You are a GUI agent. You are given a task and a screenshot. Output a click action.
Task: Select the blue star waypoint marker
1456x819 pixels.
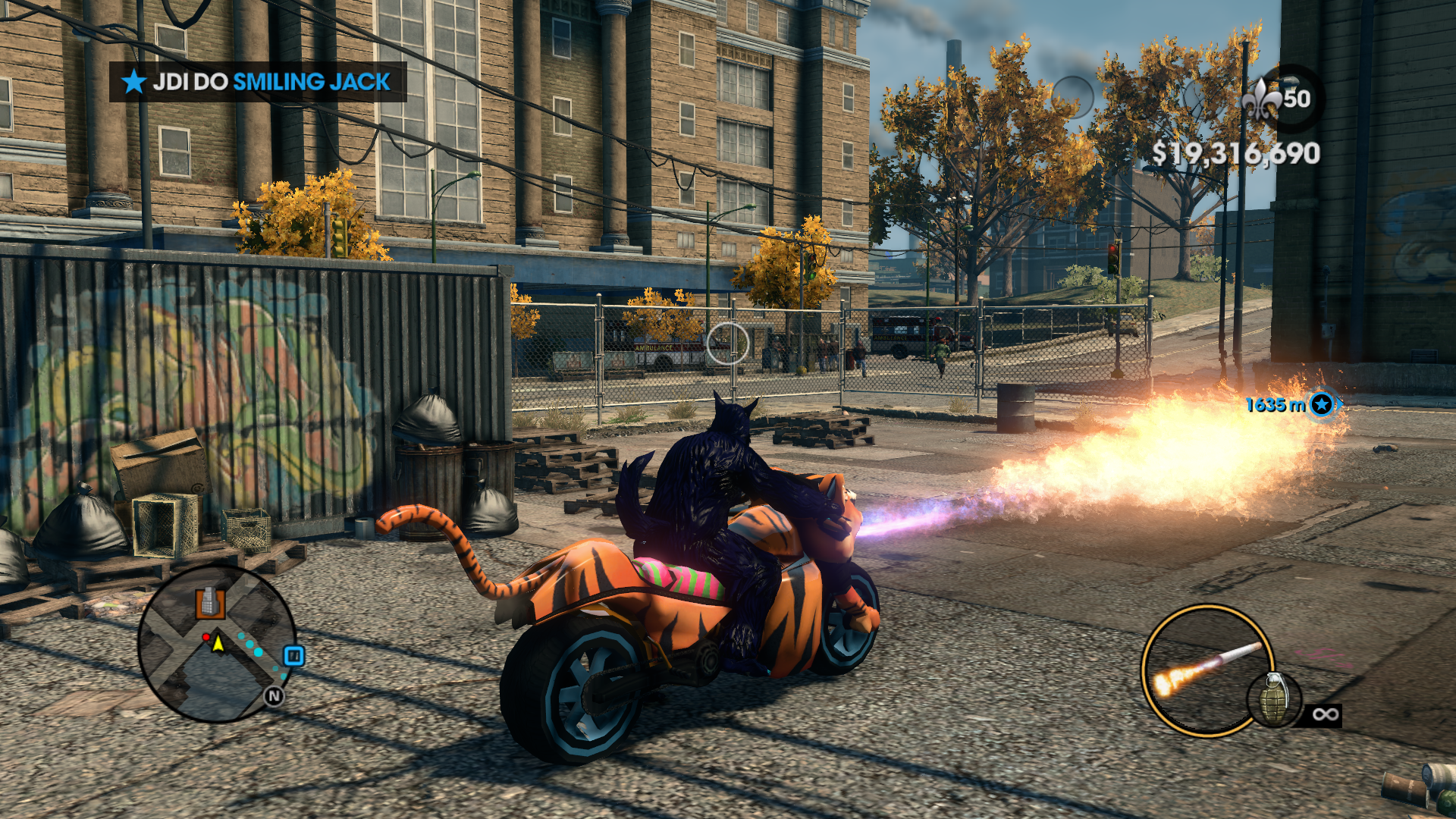click(1322, 404)
